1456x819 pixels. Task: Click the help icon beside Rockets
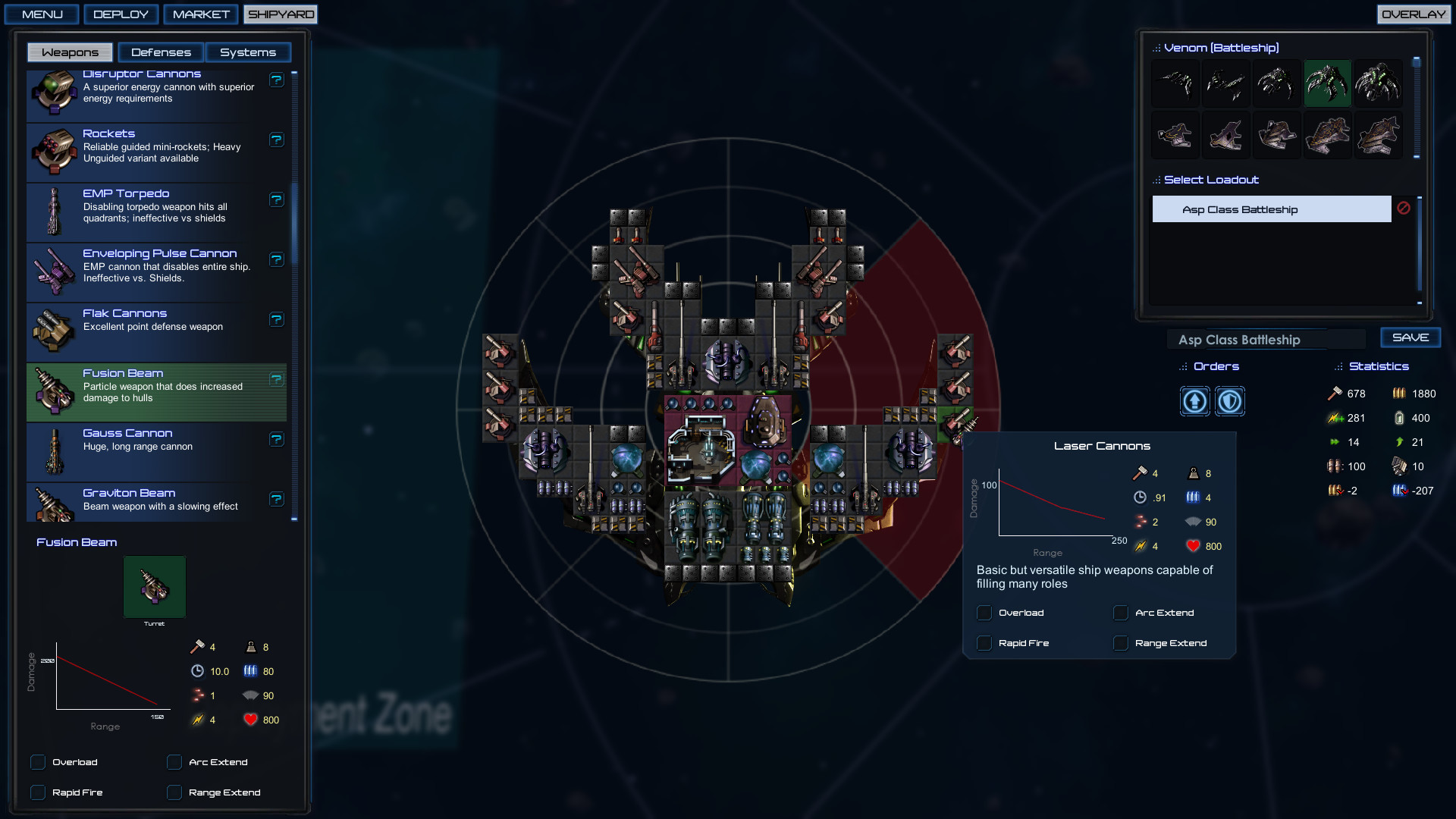click(x=276, y=140)
